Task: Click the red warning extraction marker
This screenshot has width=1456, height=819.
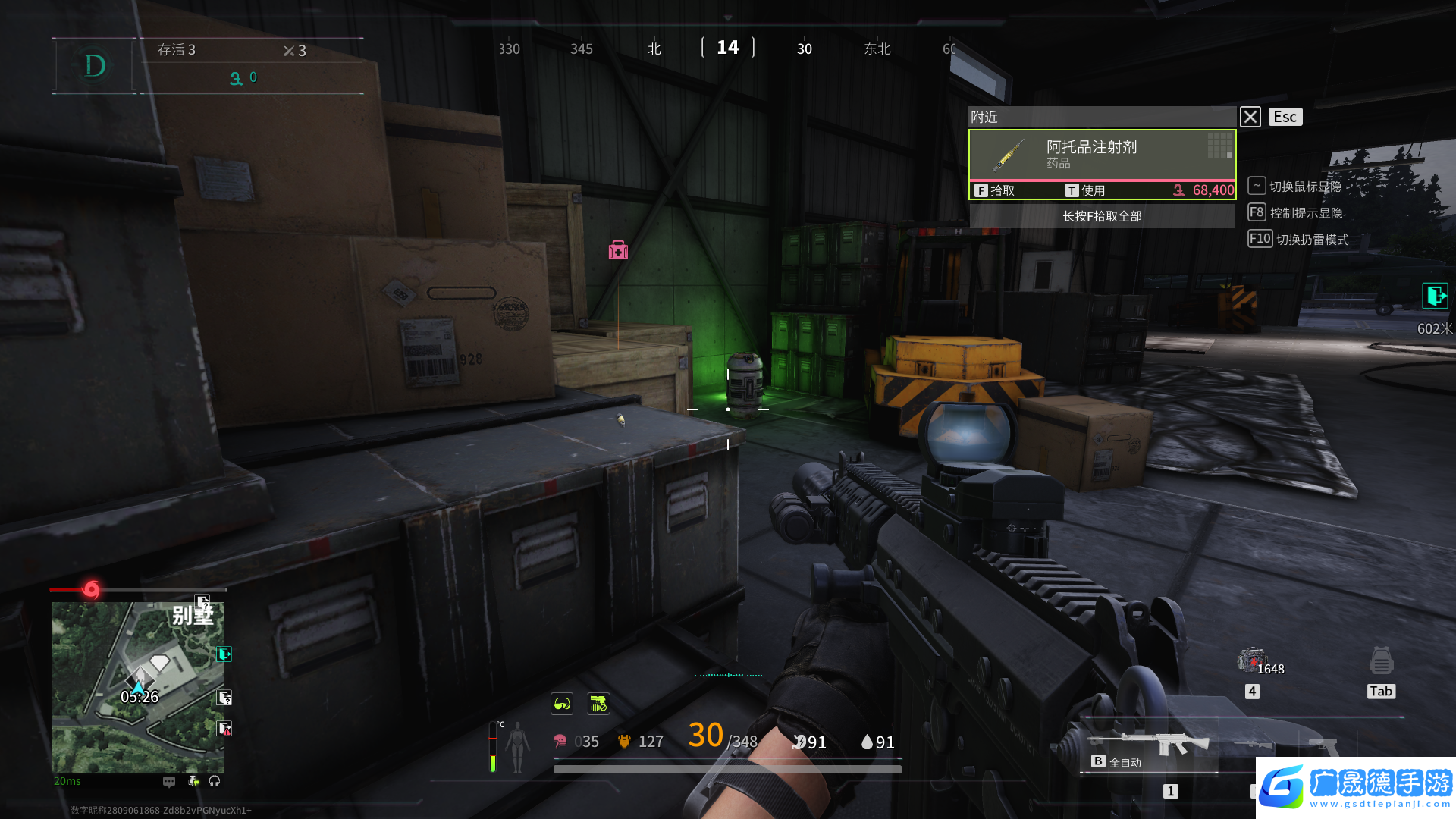Action: click(224, 729)
